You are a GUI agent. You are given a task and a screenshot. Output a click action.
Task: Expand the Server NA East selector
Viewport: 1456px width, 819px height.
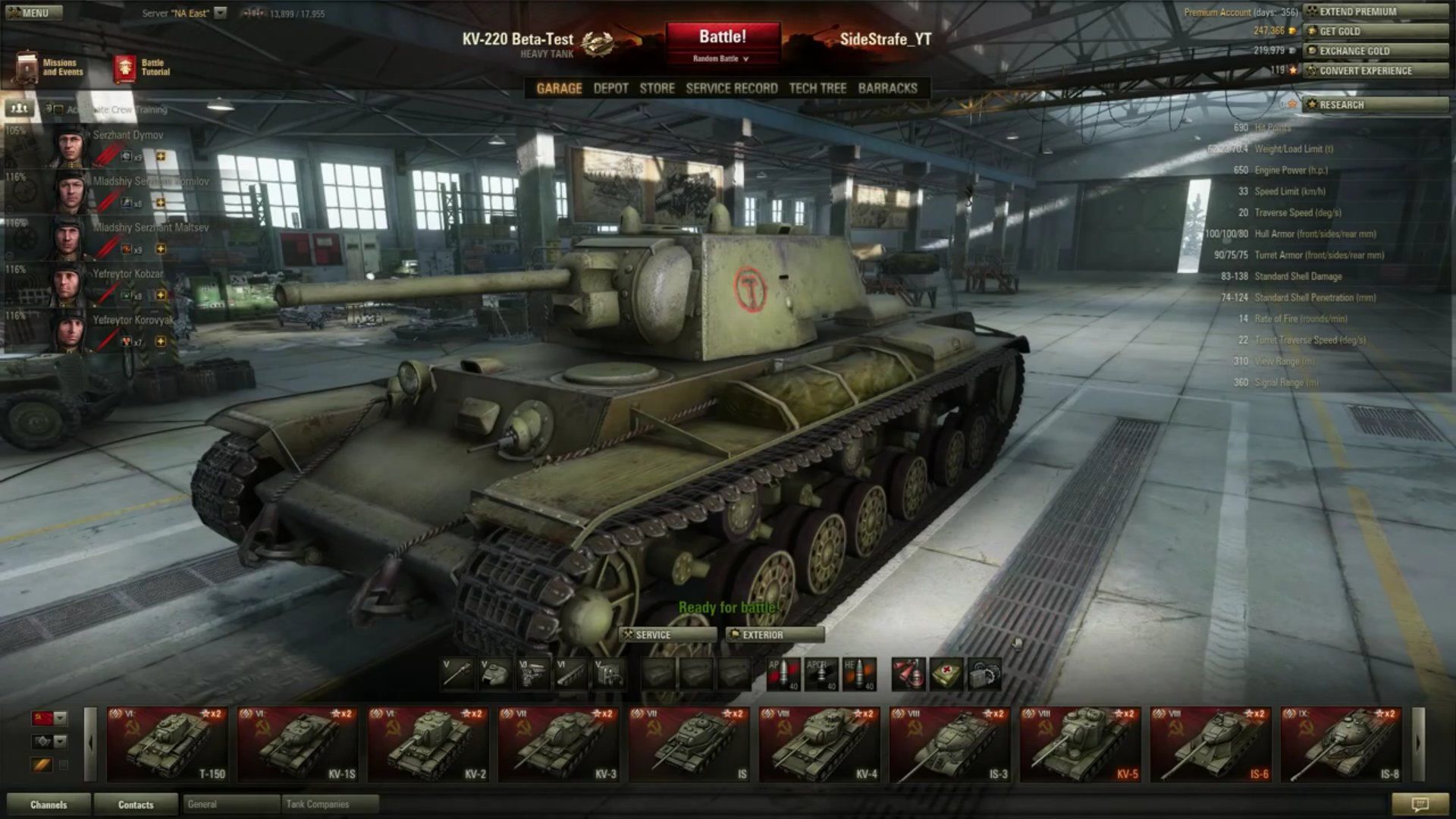(x=220, y=12)
